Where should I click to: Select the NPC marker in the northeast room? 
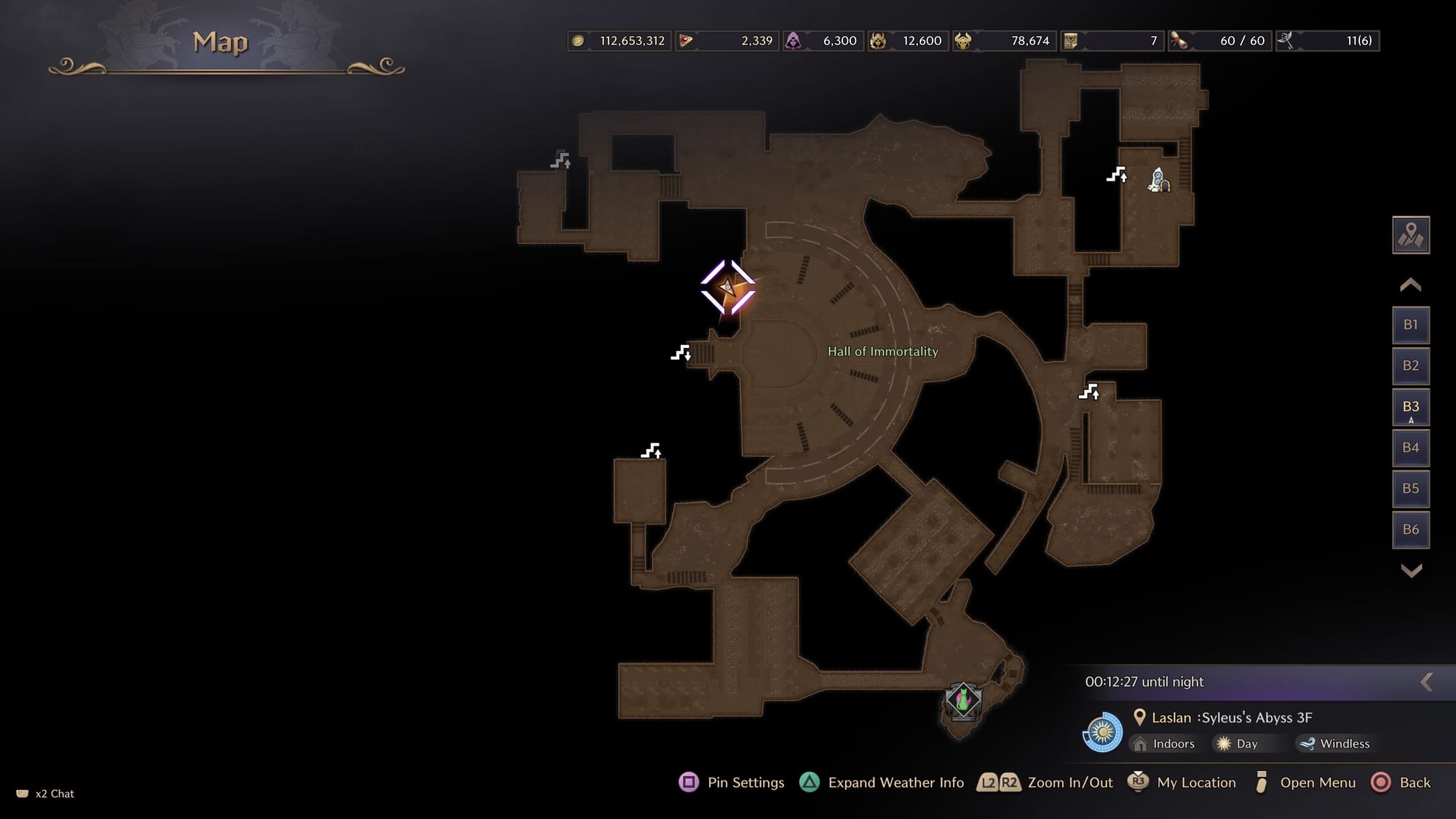click(1158, 180)
